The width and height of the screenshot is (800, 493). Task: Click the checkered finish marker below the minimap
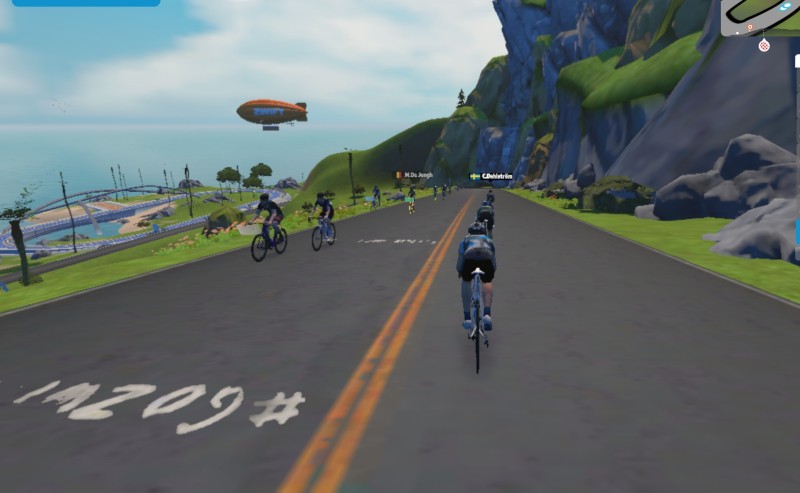(765, 45)
